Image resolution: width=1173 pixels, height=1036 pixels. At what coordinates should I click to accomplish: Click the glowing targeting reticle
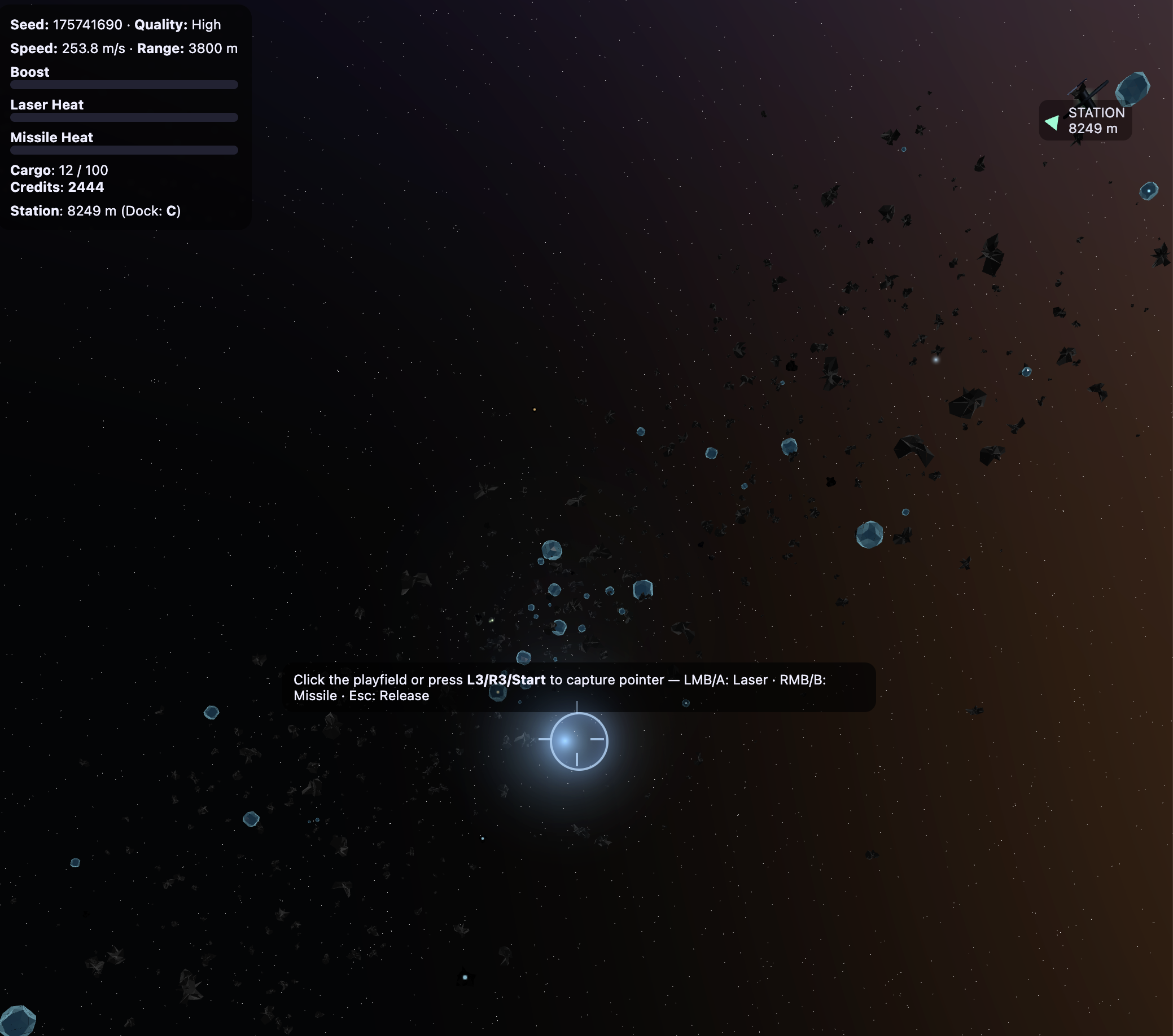[x=578, y=740]
